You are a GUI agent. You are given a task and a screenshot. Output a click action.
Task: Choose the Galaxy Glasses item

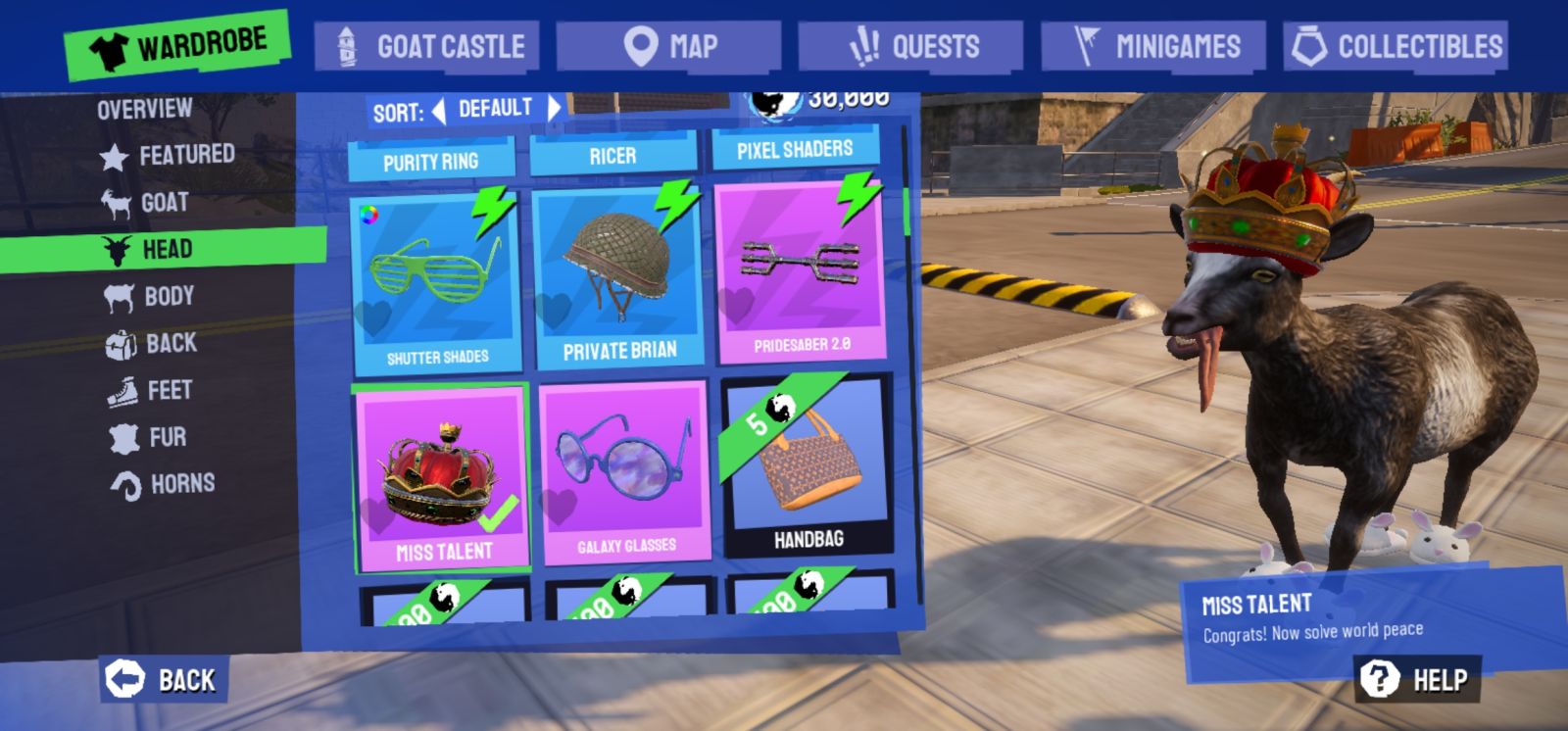pyautogui.click(x=625, y=473)
